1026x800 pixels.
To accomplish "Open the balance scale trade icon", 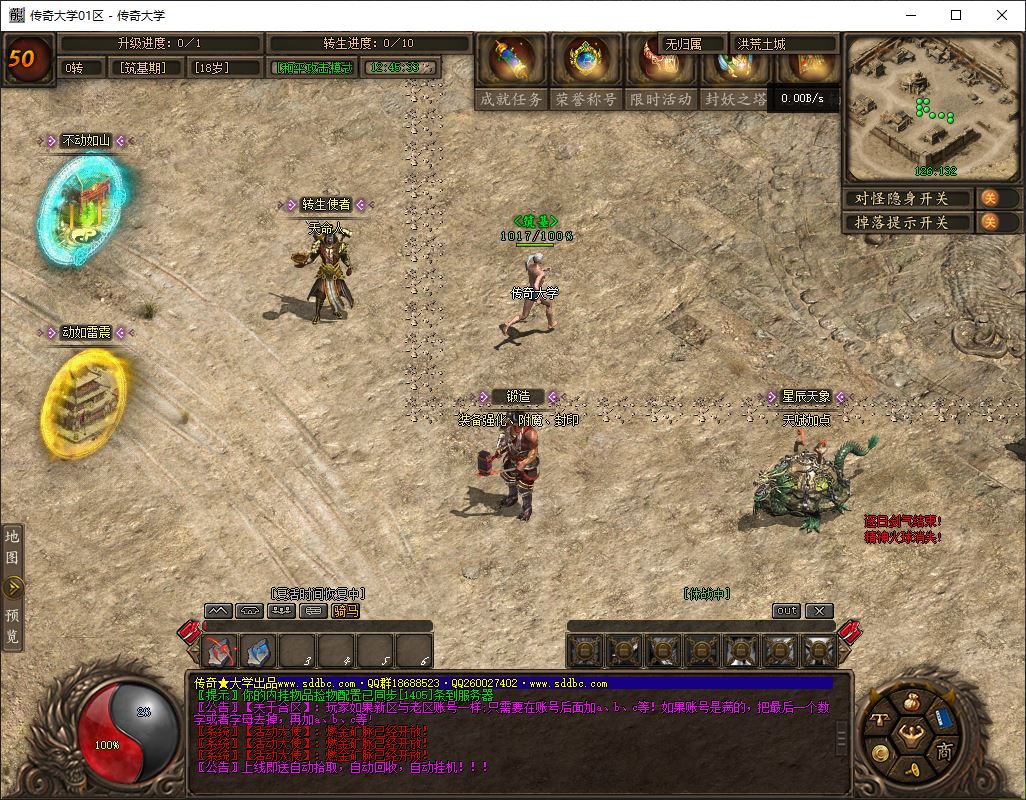I will click(x=880, y=718).
